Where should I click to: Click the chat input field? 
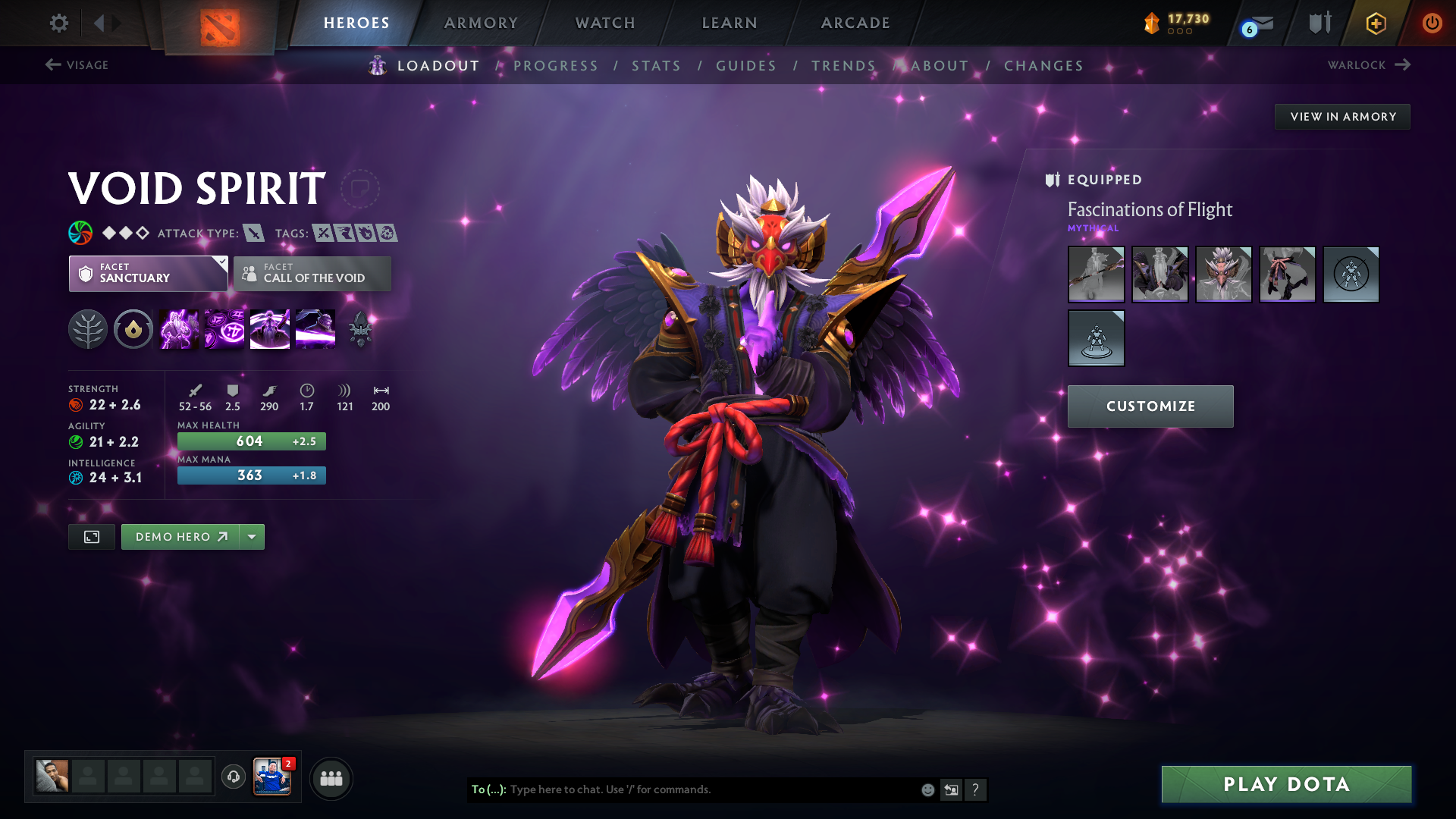click(713, 789)
